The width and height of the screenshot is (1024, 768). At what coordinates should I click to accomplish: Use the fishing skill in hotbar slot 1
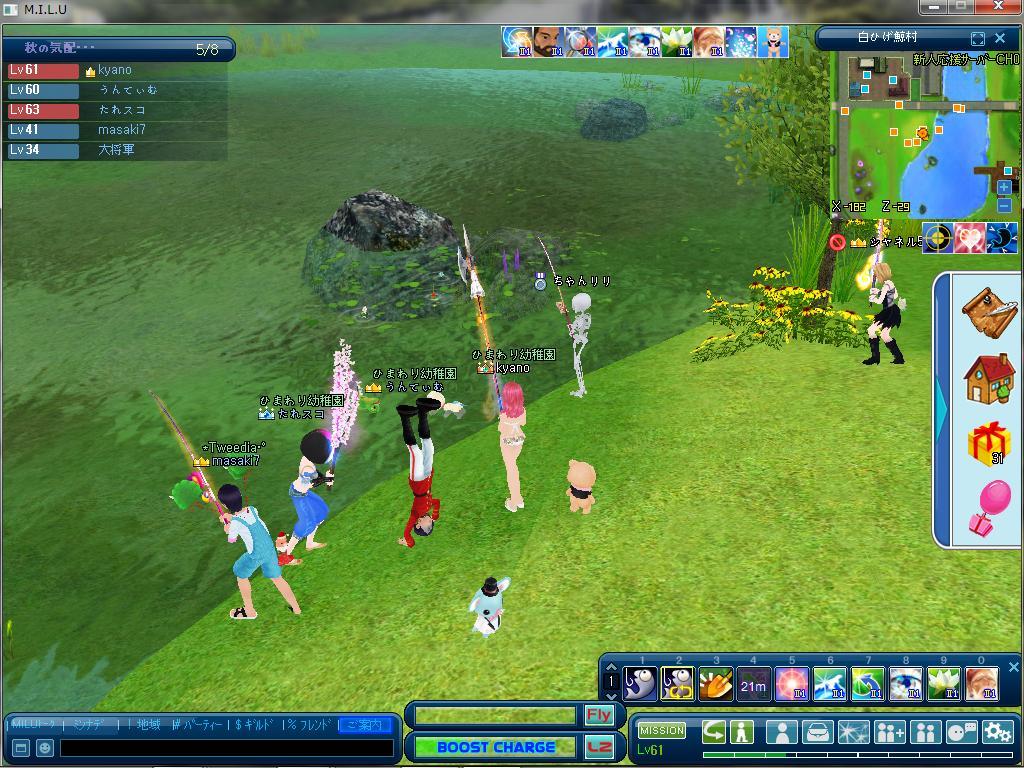640,684
